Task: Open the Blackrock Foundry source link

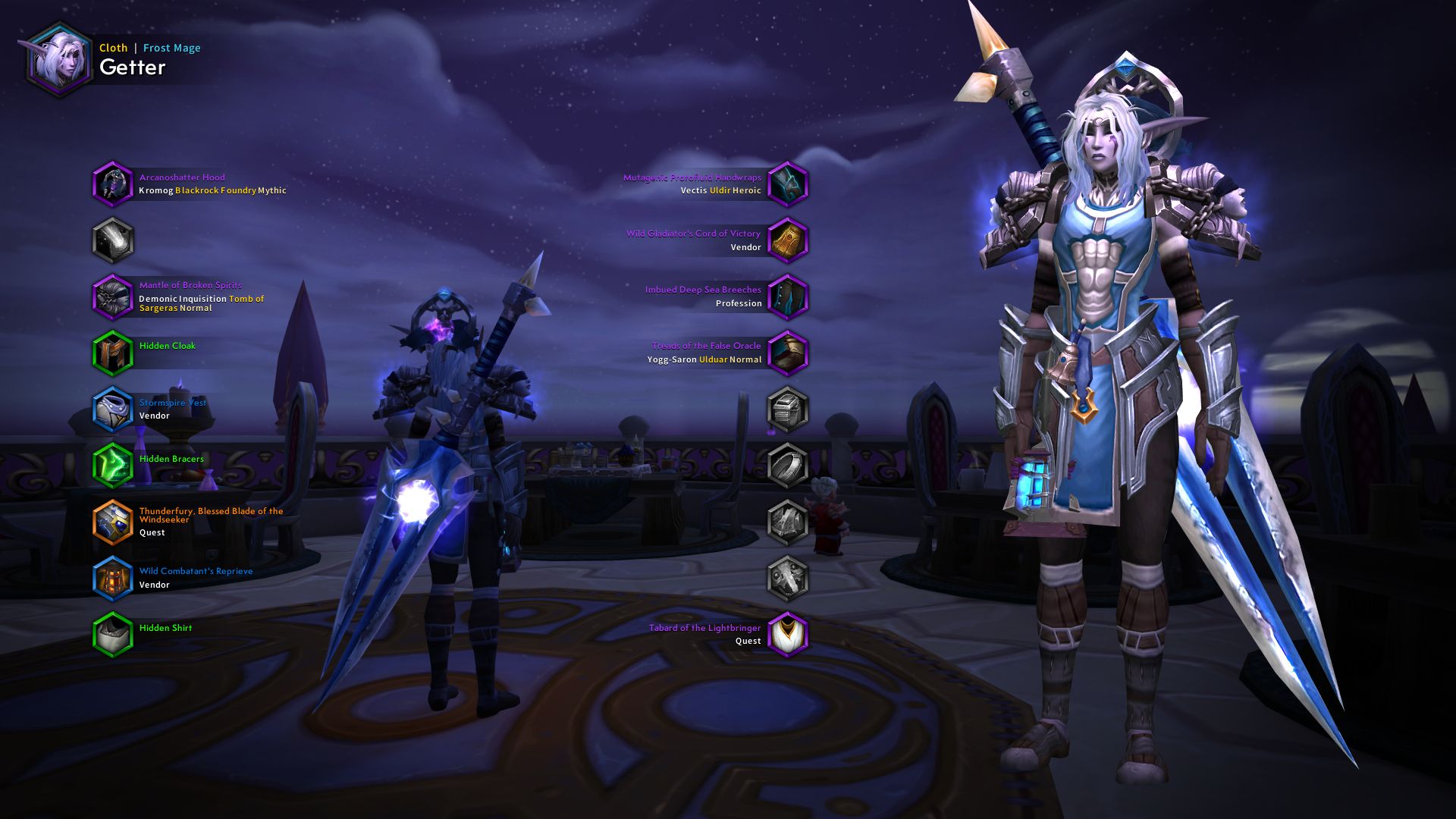Action: coord(216,190)
